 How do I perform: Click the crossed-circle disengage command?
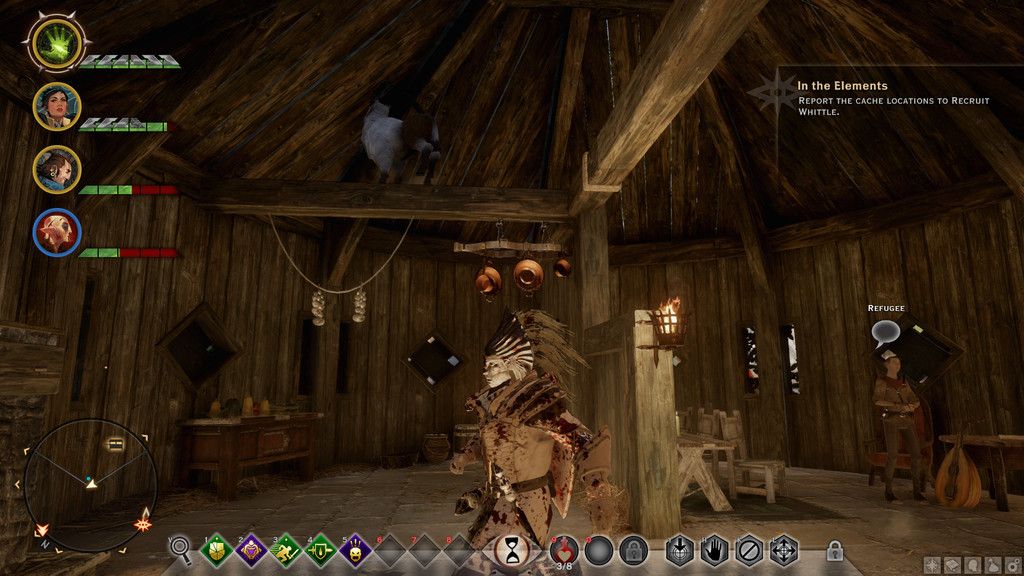click(748, 549)
